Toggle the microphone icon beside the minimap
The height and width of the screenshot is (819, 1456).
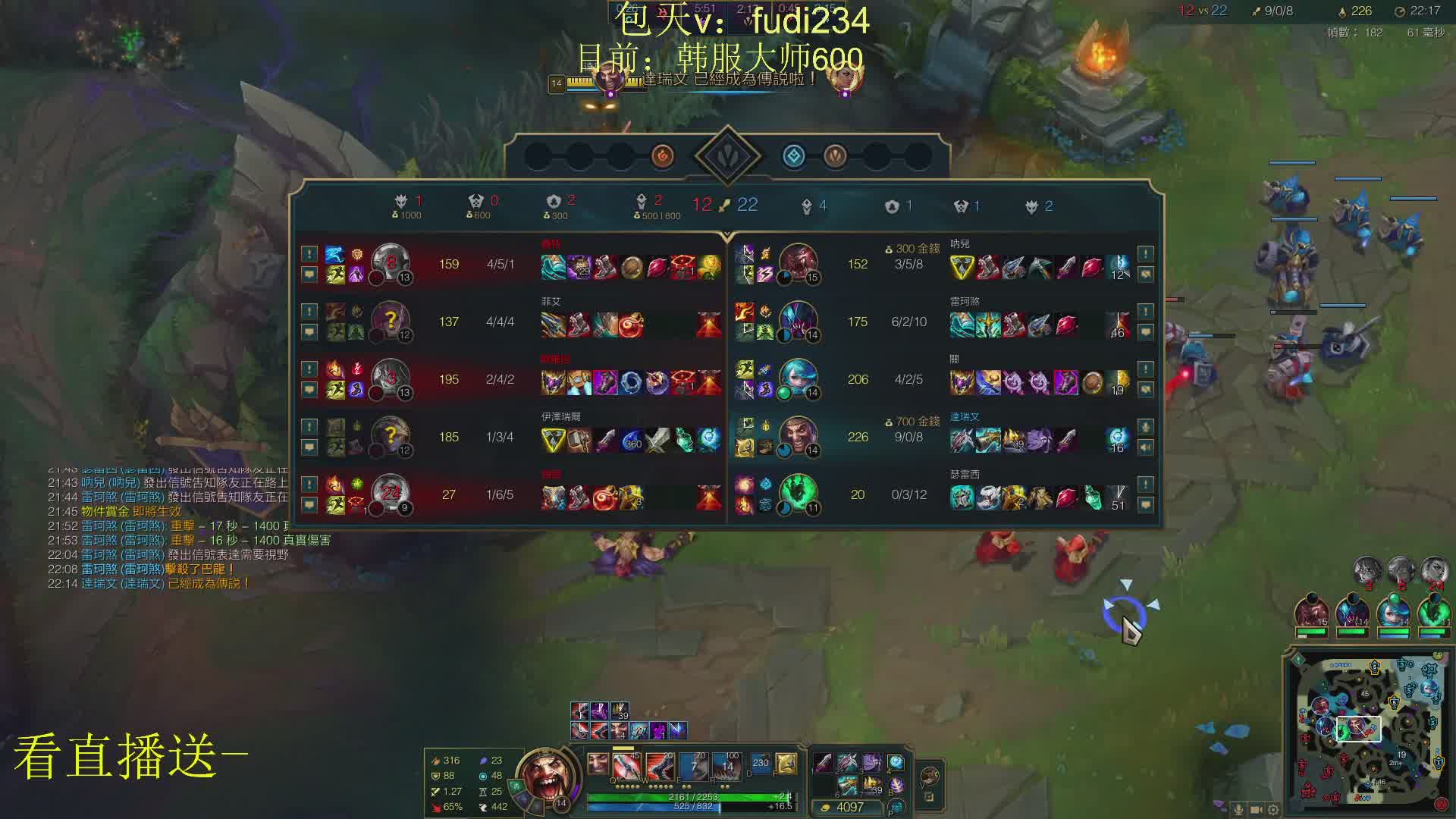coord(1238,810)
